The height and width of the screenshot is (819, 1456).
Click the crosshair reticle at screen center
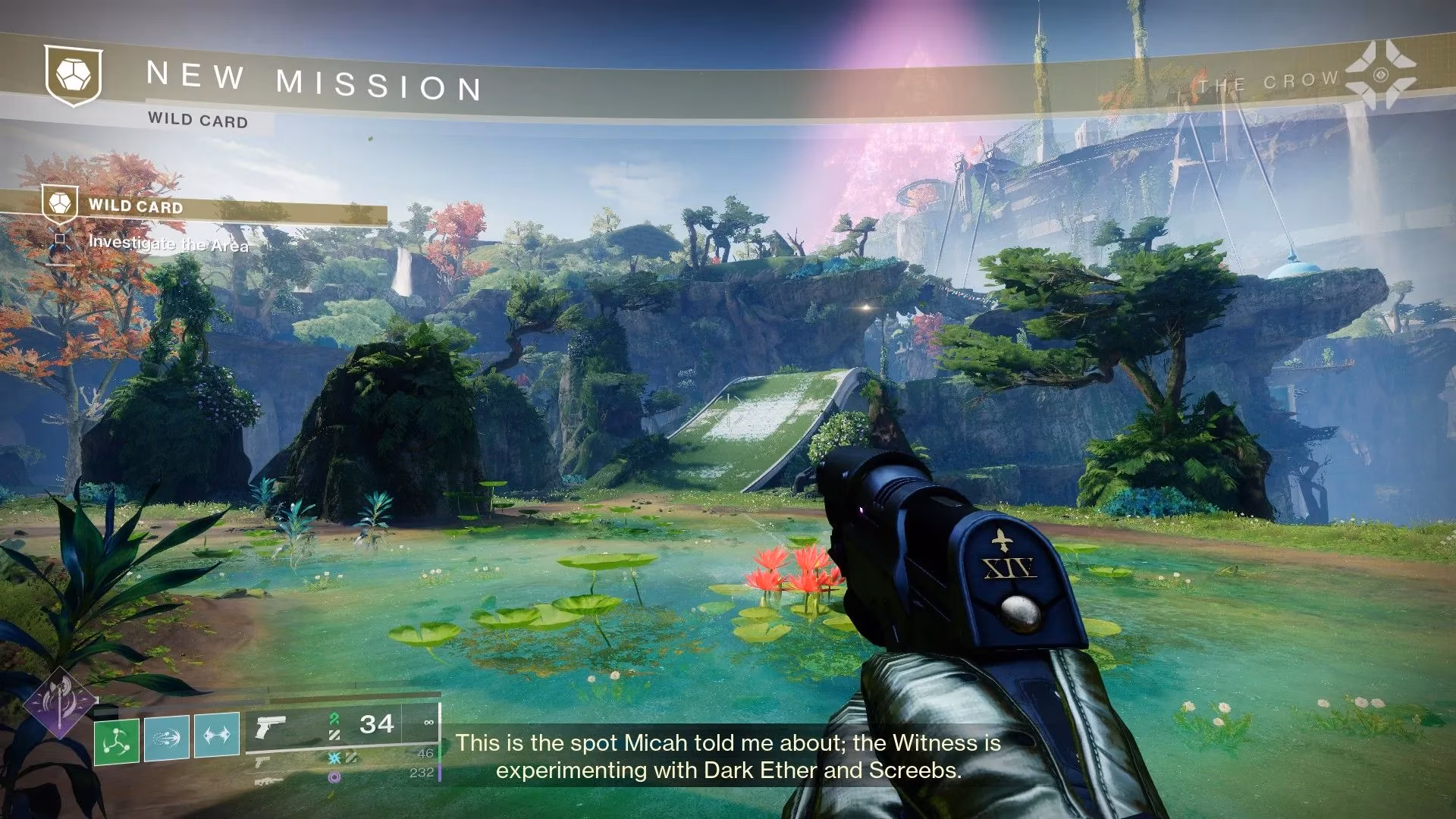click(x=728, y=409)
